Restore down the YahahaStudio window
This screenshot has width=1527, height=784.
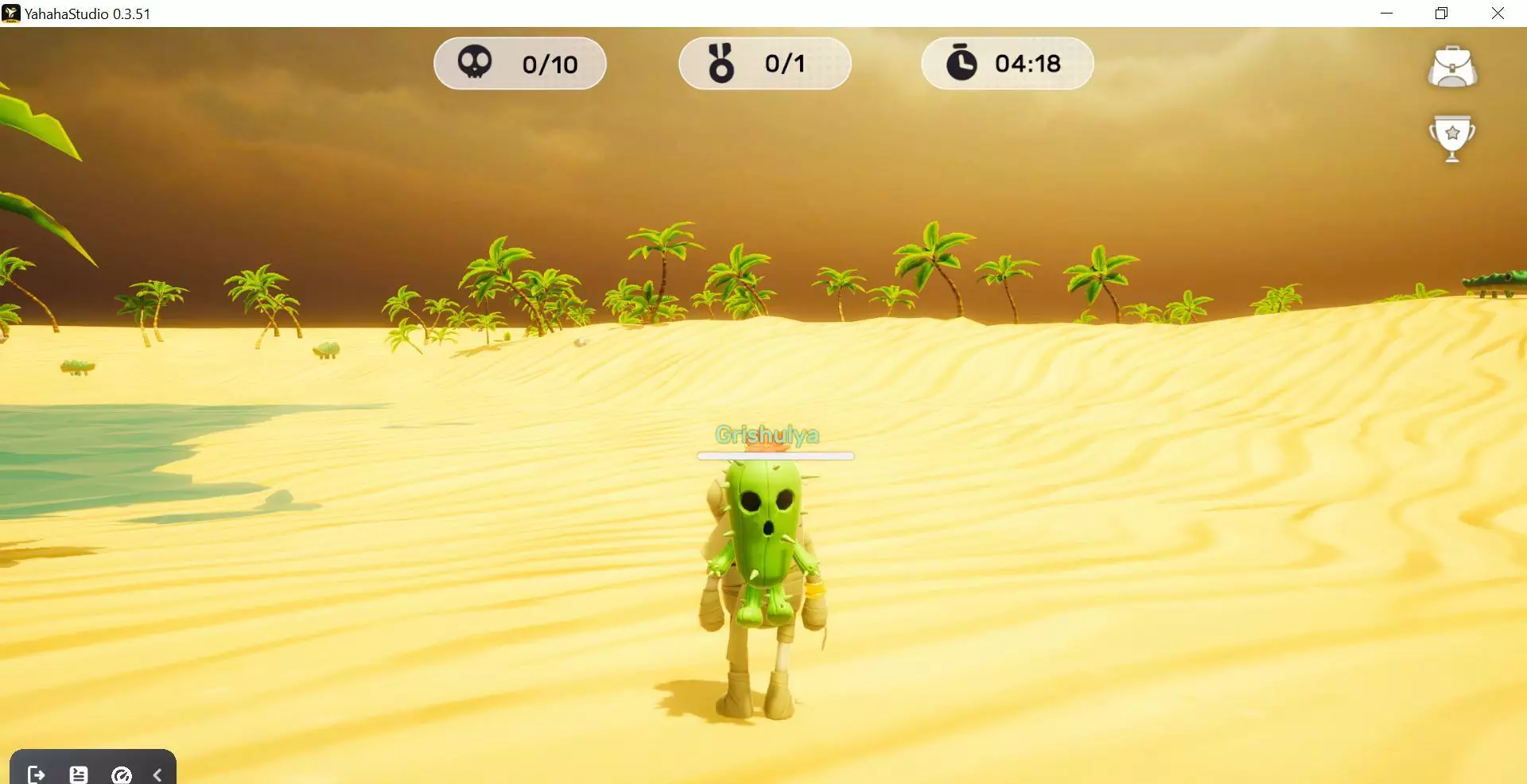coord(1441,13)
